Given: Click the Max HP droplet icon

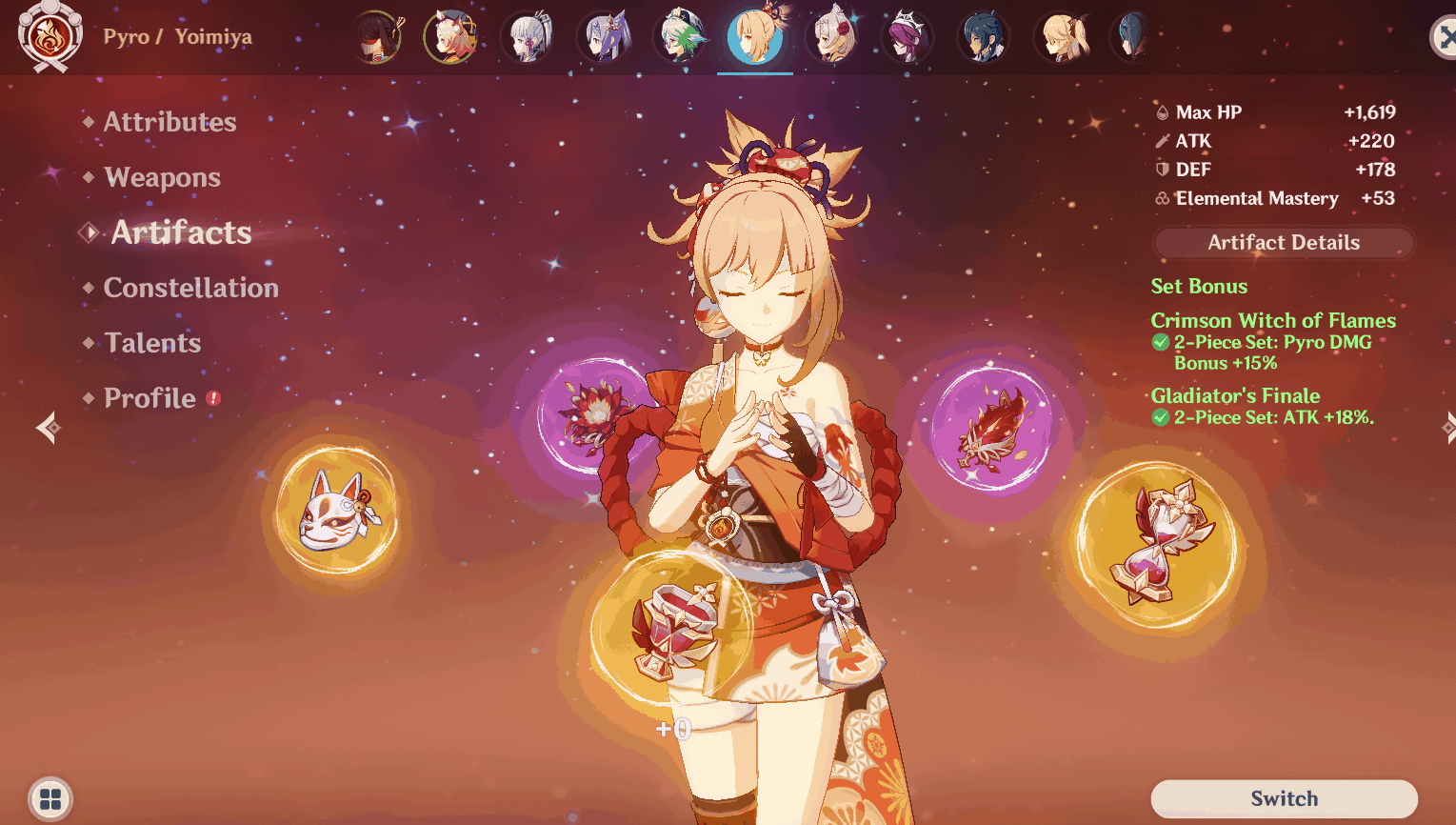Looking at the screenshot, I should pos(1161,111).
